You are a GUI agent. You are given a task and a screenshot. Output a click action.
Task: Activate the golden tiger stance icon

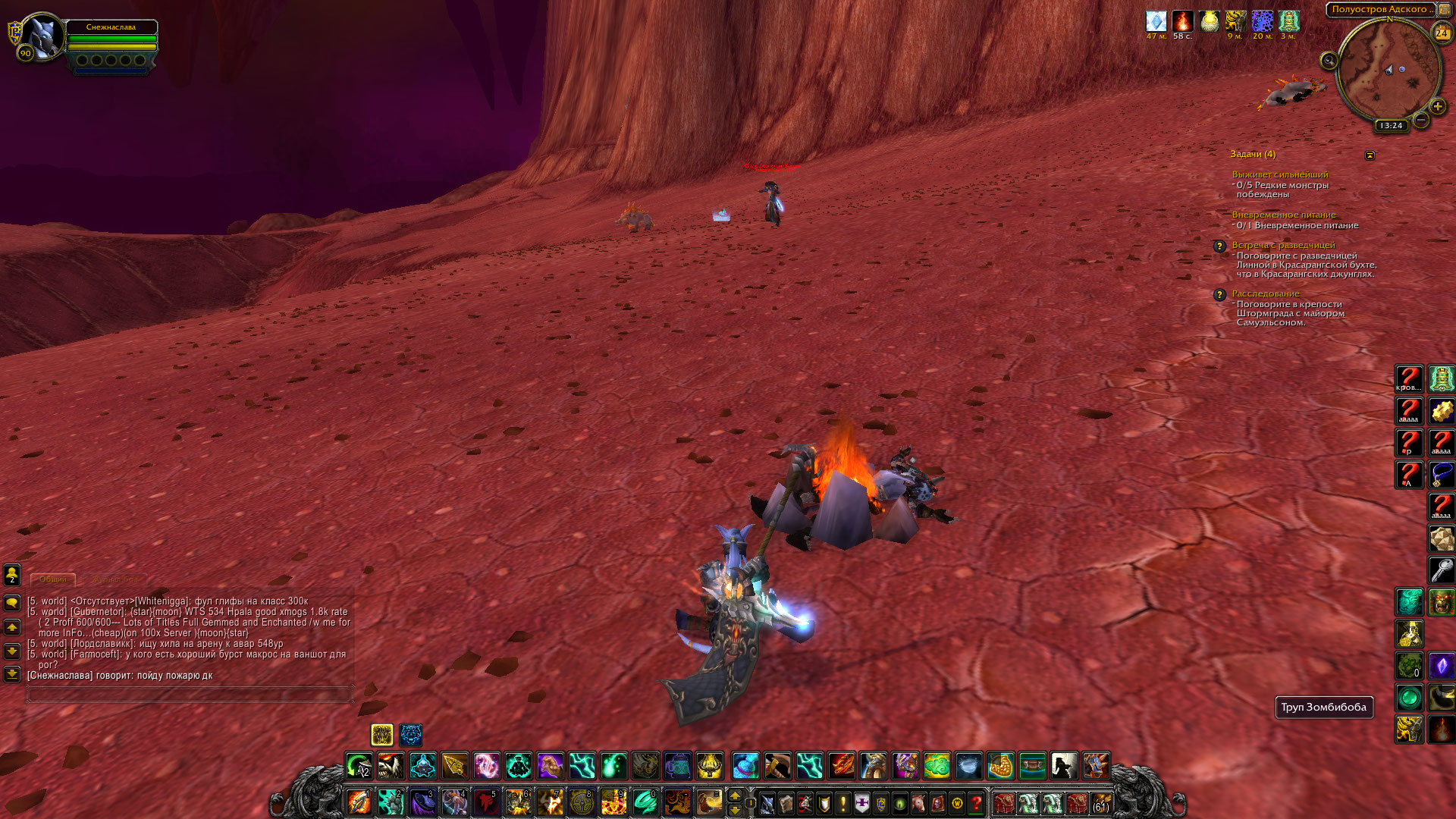tap(382, 734)
